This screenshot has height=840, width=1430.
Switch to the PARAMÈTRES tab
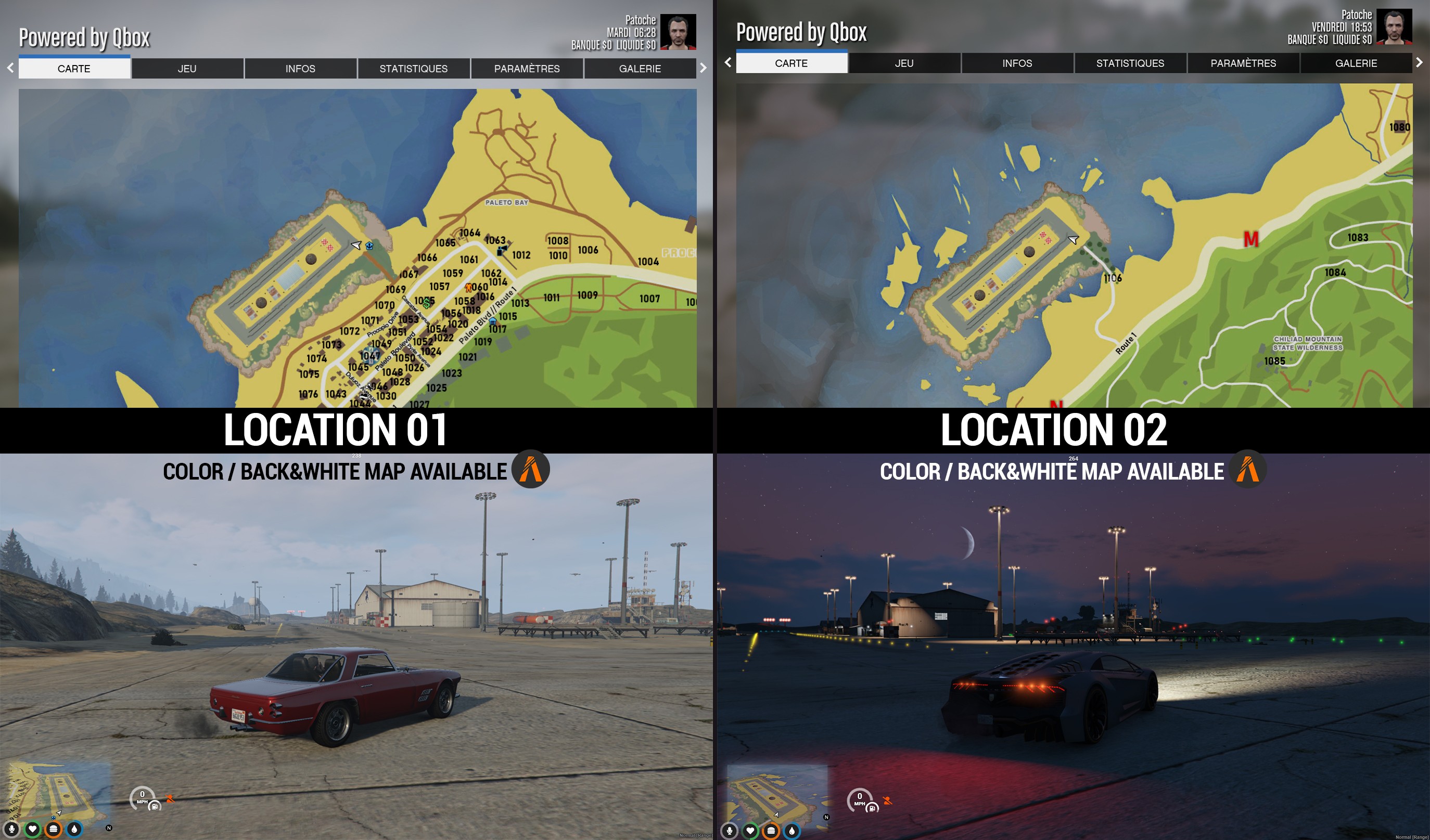(x=527, y=69)
